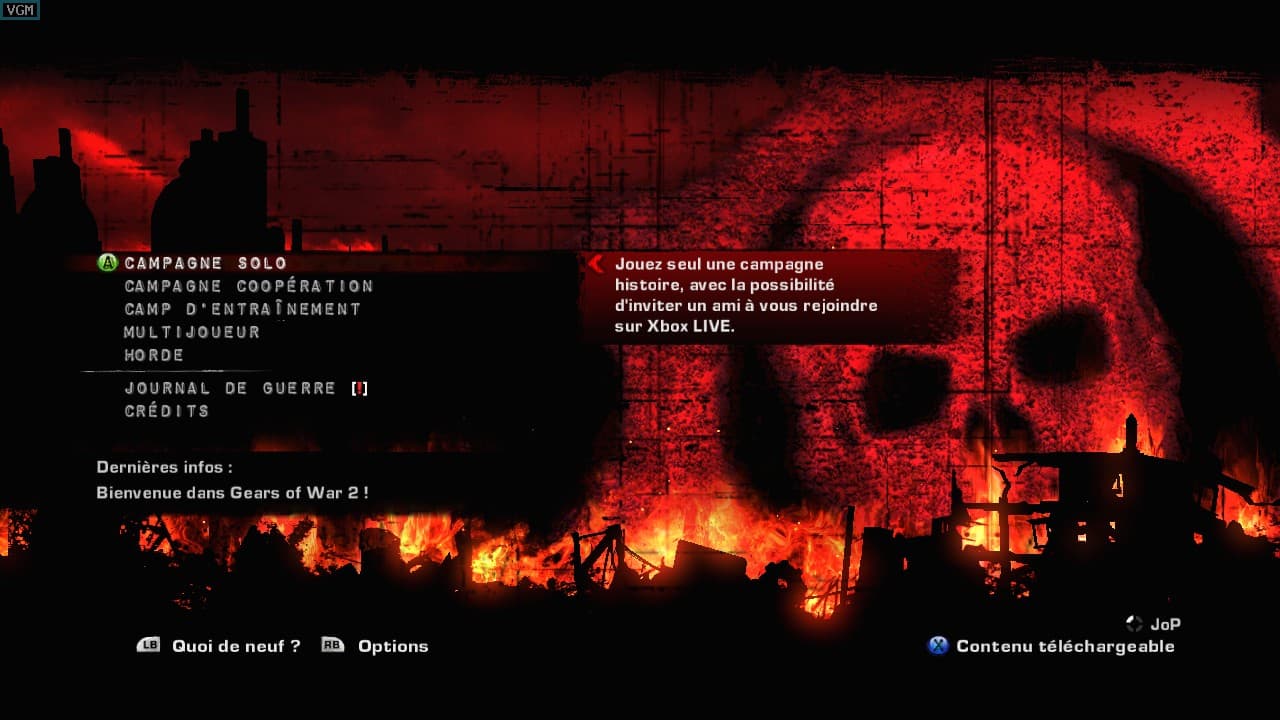
Task: Click the red arrow pointing at the description box
Action: pyautogui.click(x=597, y=265)
